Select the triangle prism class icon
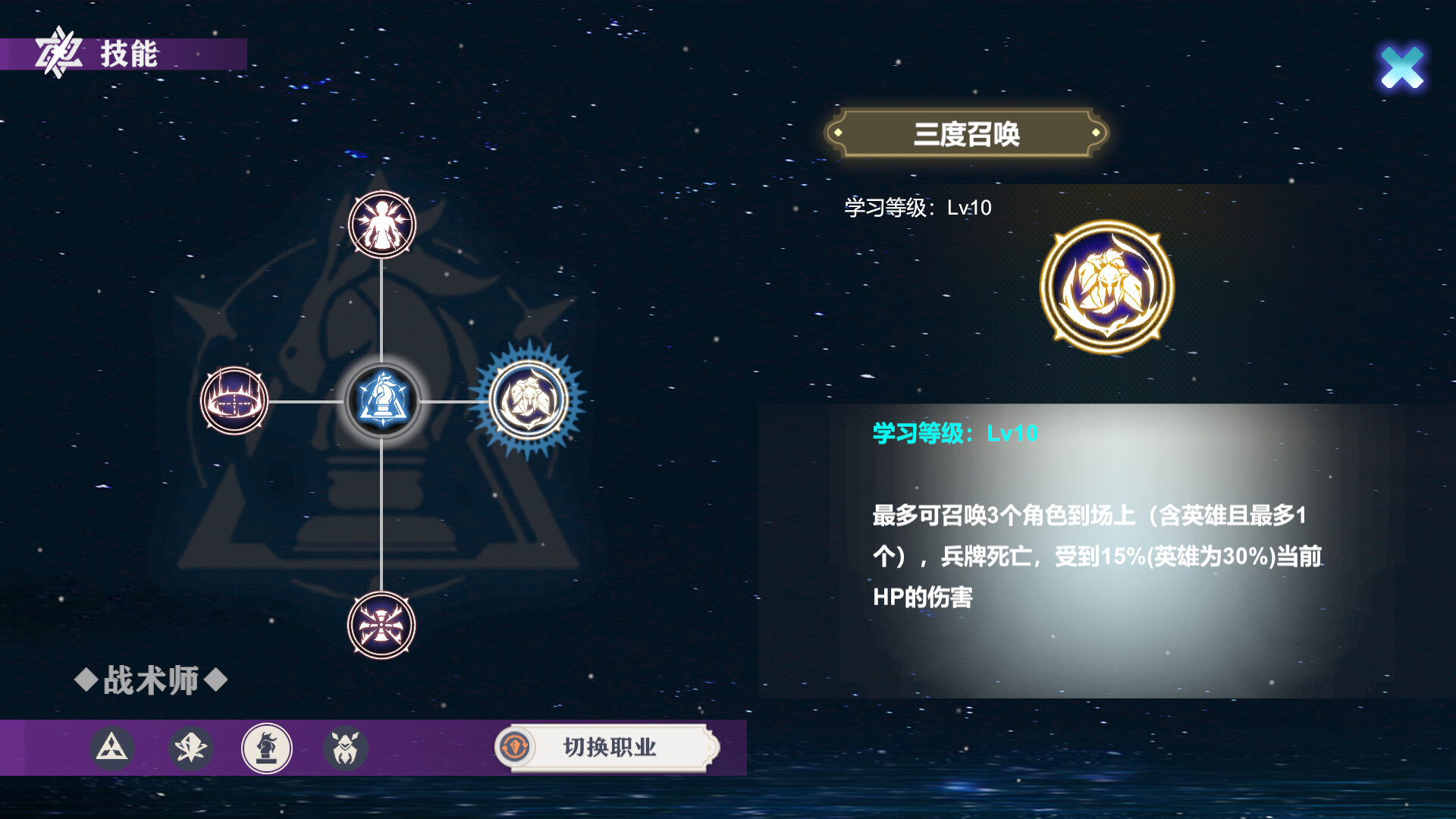This screenshot has width=1456, height=819. coord(111,748)
